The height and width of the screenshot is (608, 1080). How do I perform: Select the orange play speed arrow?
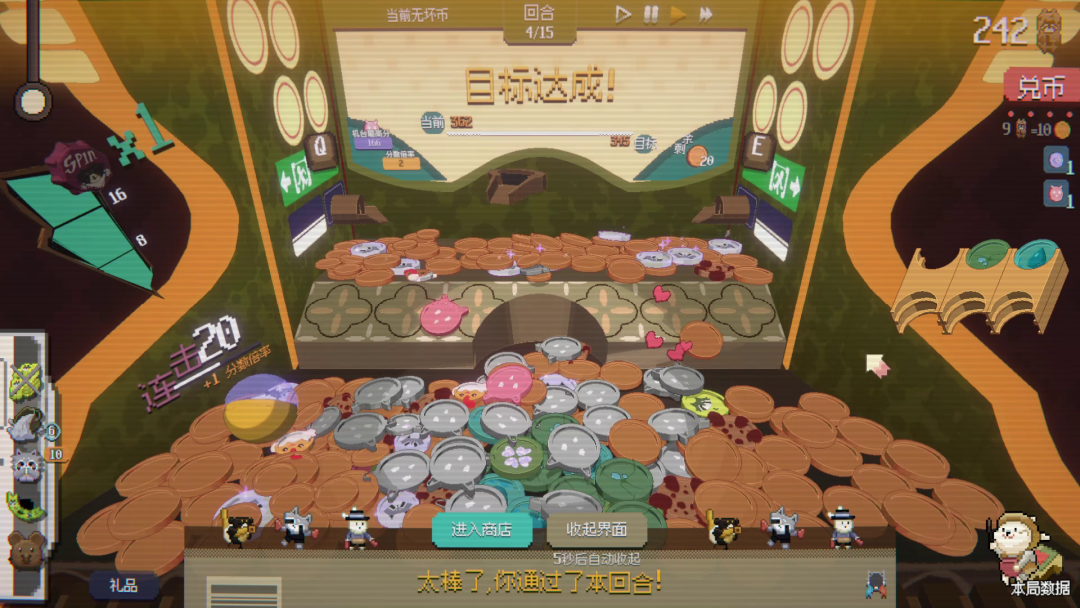(678, 14)
